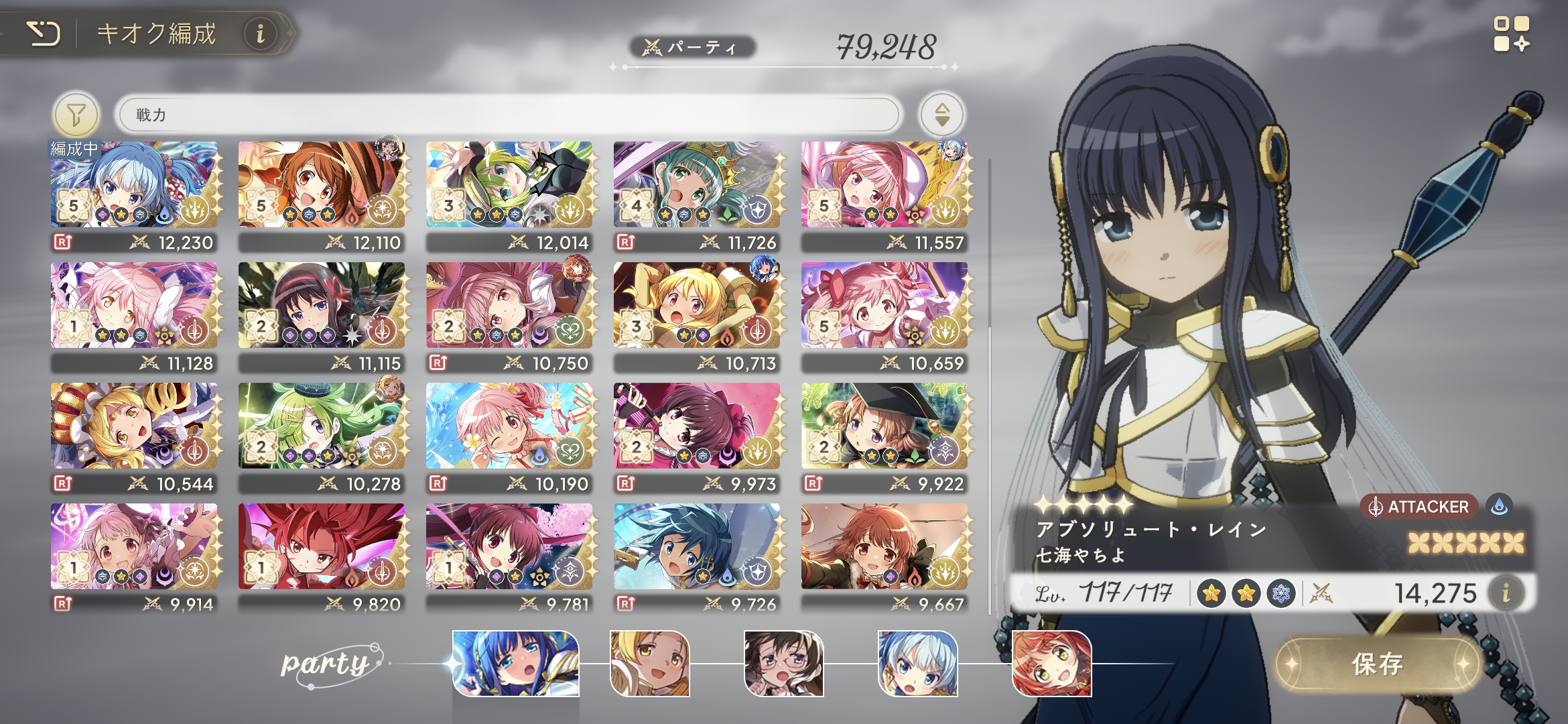Select the memory card with 11,726 power

pyautogui.click(x=697, y=184)
